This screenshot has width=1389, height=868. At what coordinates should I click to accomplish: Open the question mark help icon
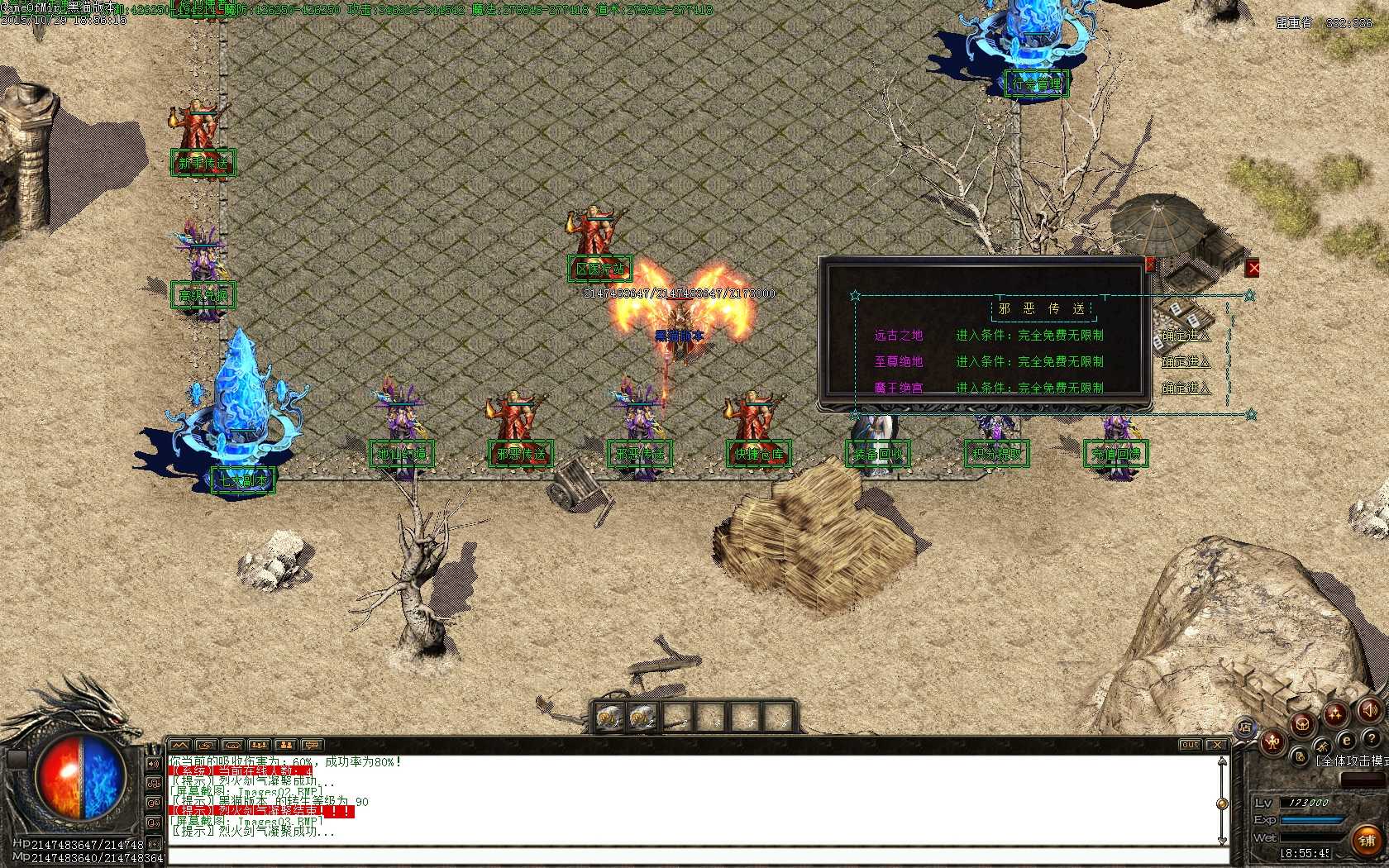coord(1372,739)
